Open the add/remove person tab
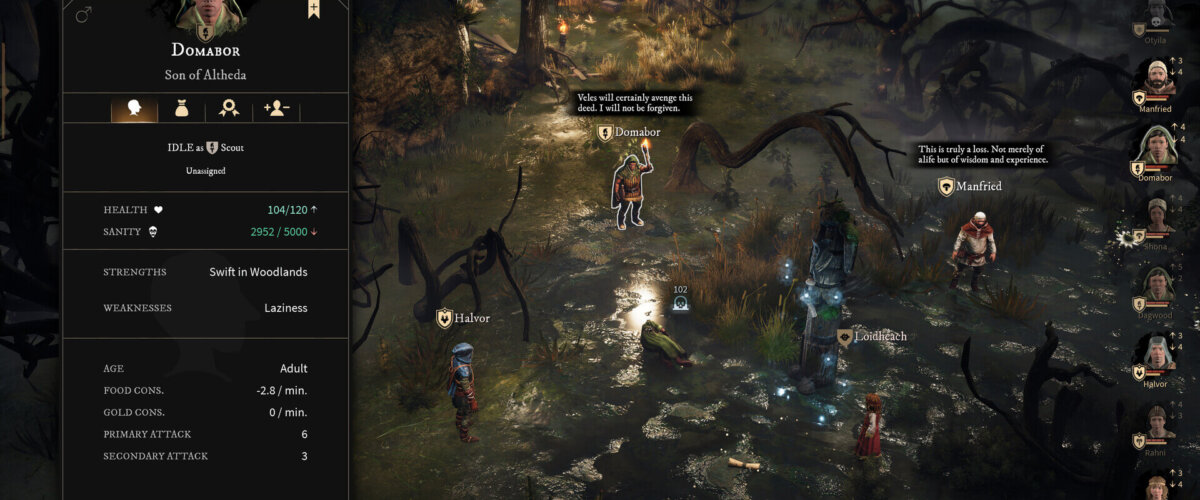Image resolution: width=1200 pixels, height=500 pixels. [x=276, y=109]
